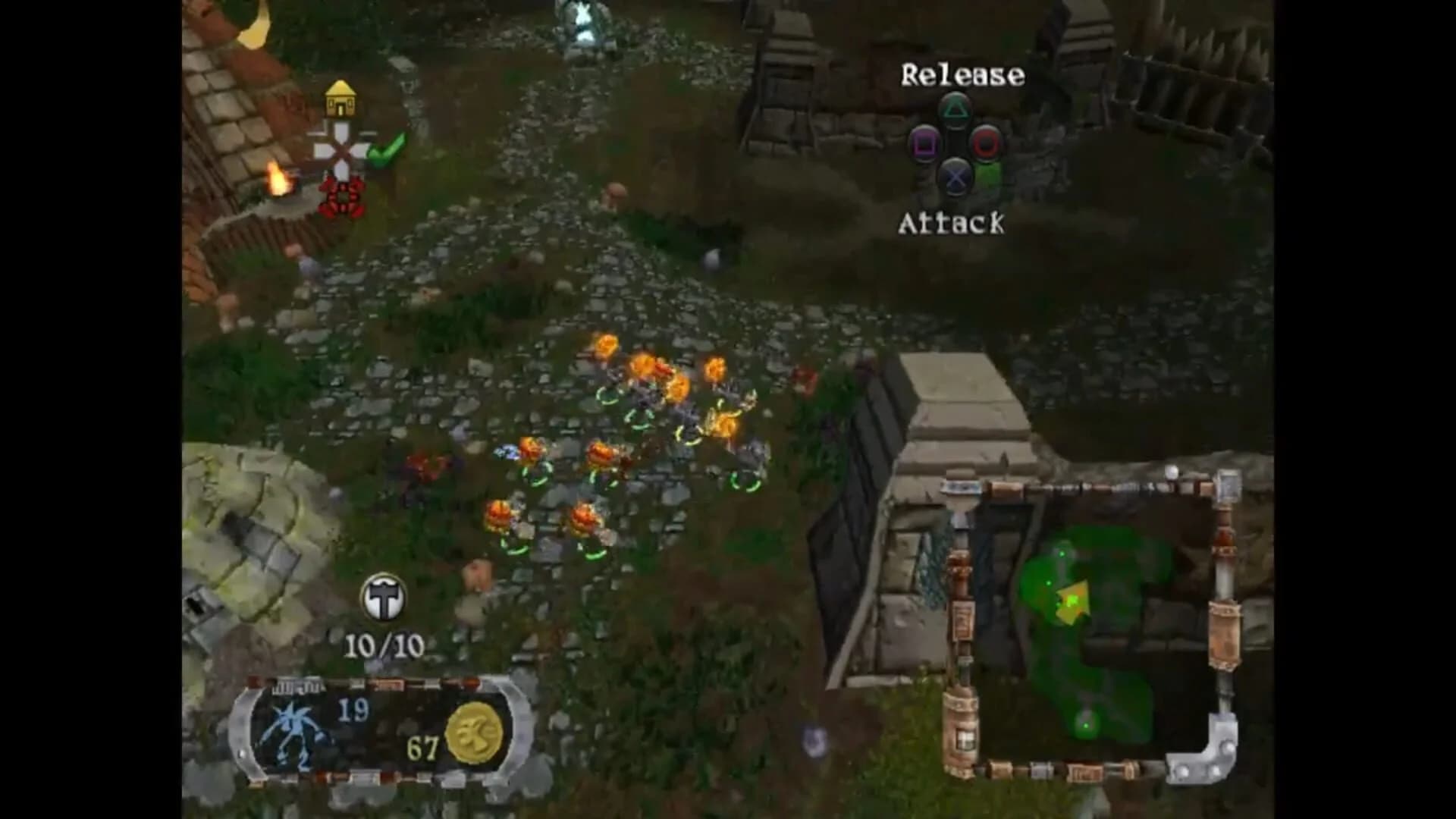Click the yellow building objective icon
The image size is (1456, 819).
342,99
